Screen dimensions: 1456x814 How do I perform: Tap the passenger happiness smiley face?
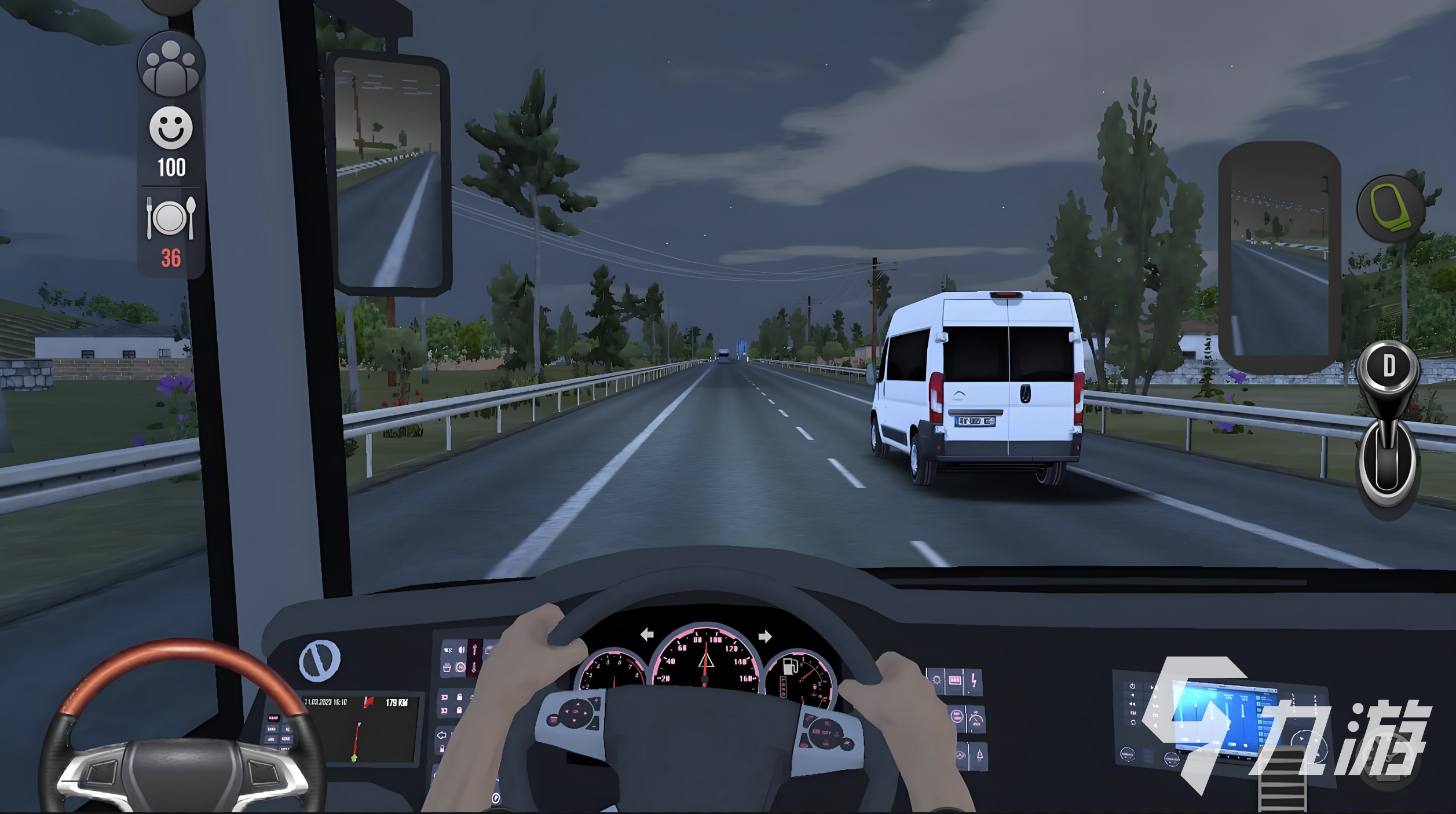pos(171,127)
